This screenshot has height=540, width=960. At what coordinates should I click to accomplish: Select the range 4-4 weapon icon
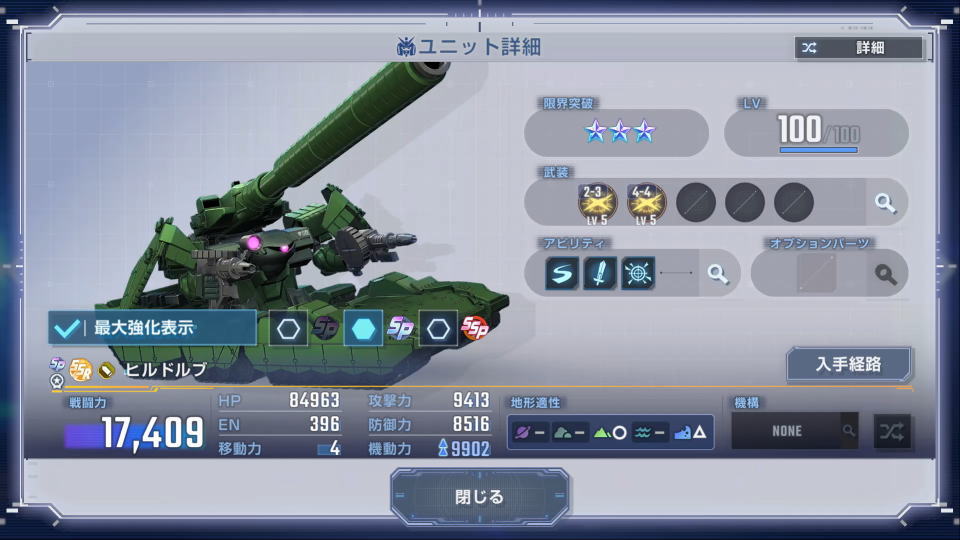pyautogui.click(x=646, y=202)
